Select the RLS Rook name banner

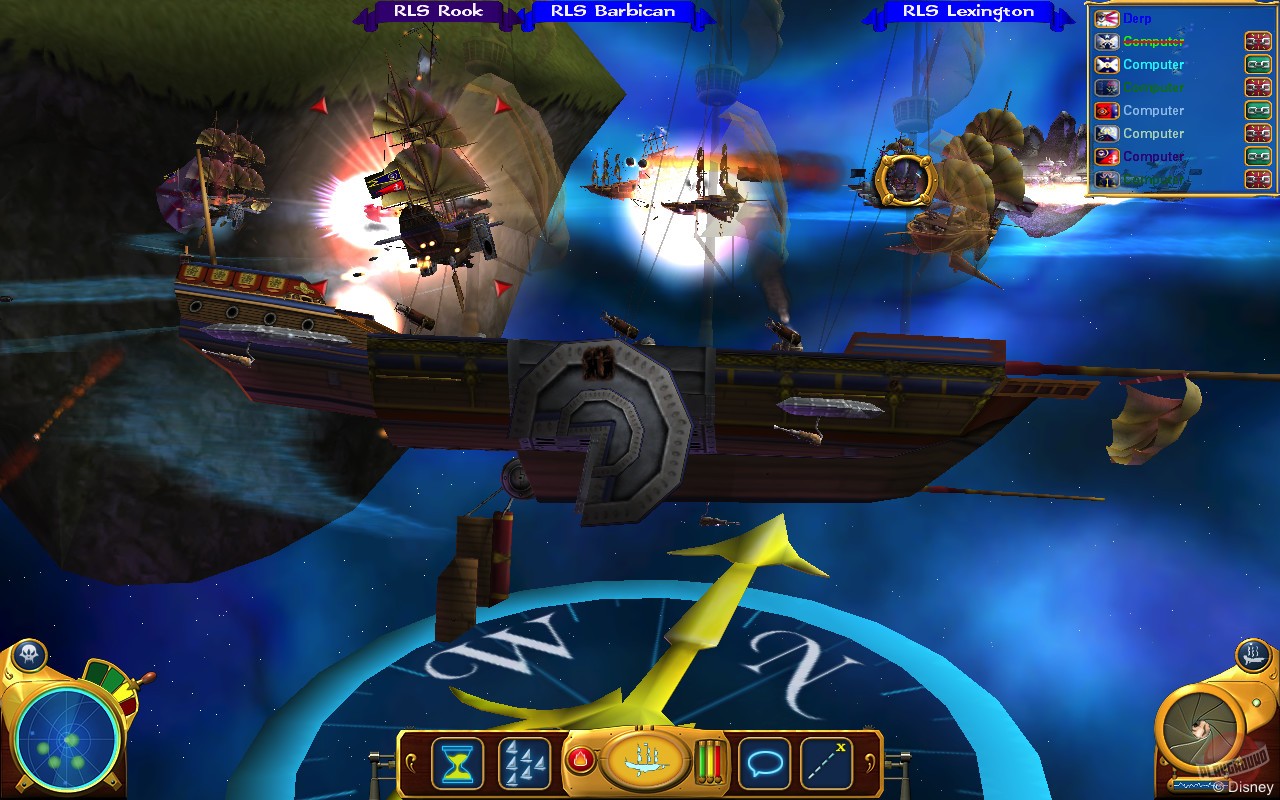click(x=440, y=12)
